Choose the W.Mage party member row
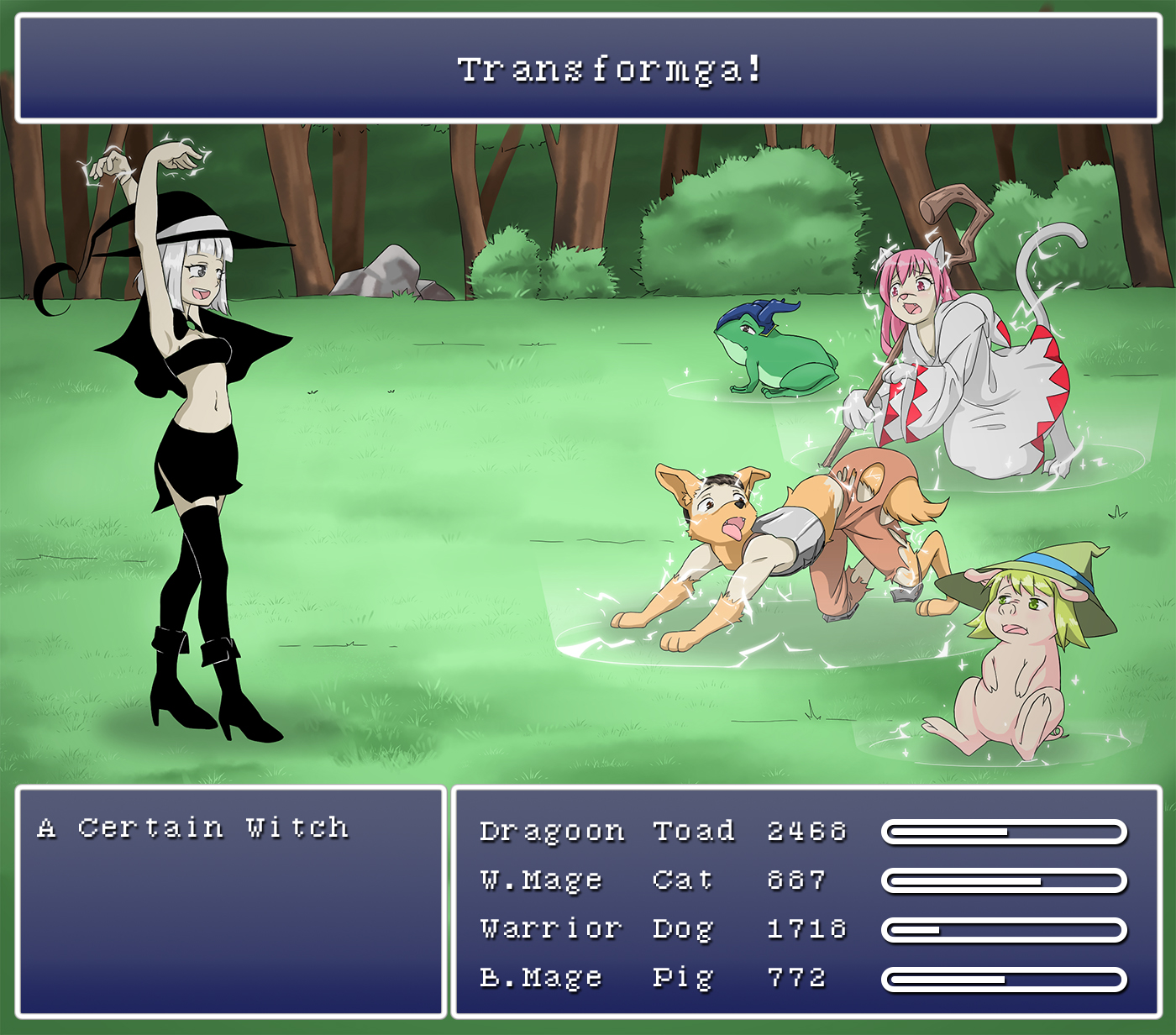The height and width of the screenshot is (1035, 1176). pyautogui.click(x=542, y=880)
